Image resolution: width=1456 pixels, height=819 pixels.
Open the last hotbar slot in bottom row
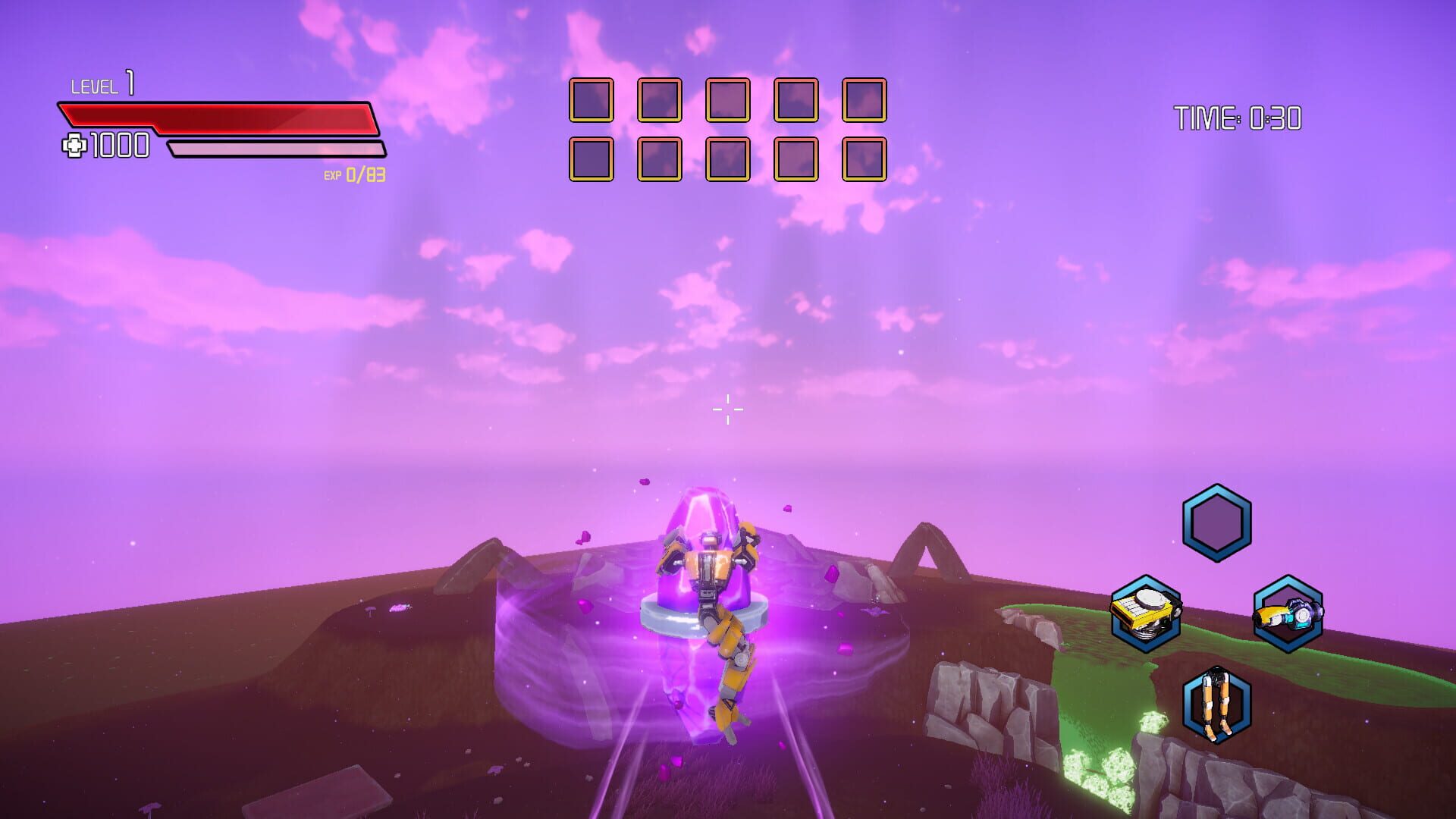864,160
